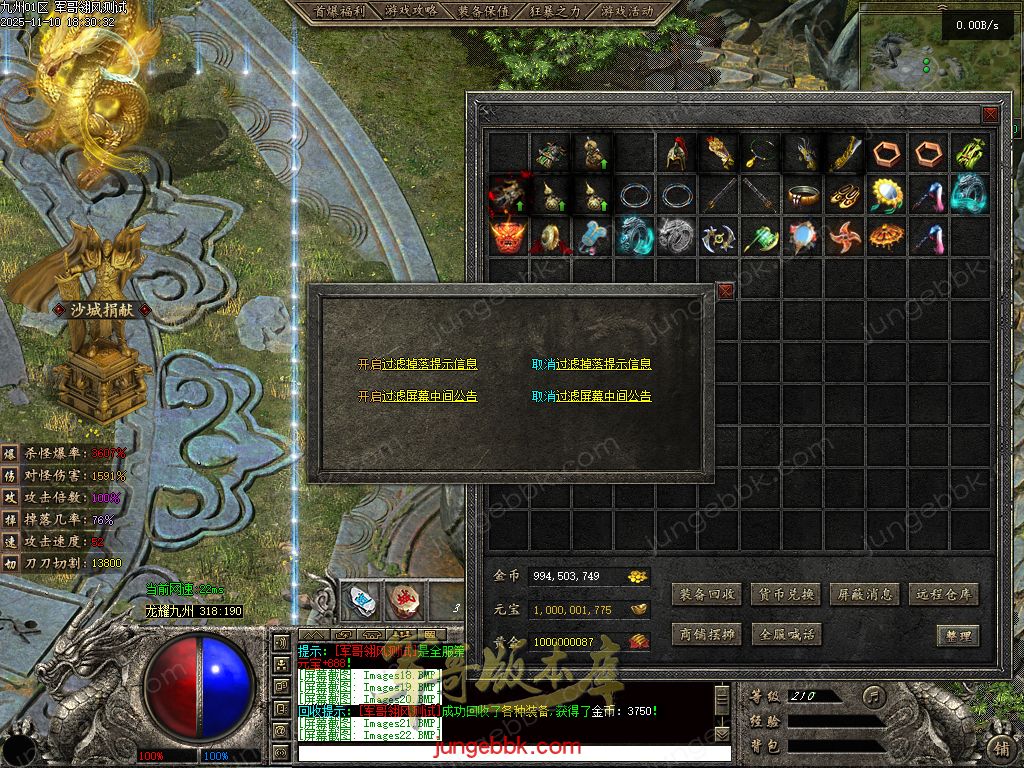
Task: Choose 取消过滤掉落提示信息 option
Action: (591, 365)
